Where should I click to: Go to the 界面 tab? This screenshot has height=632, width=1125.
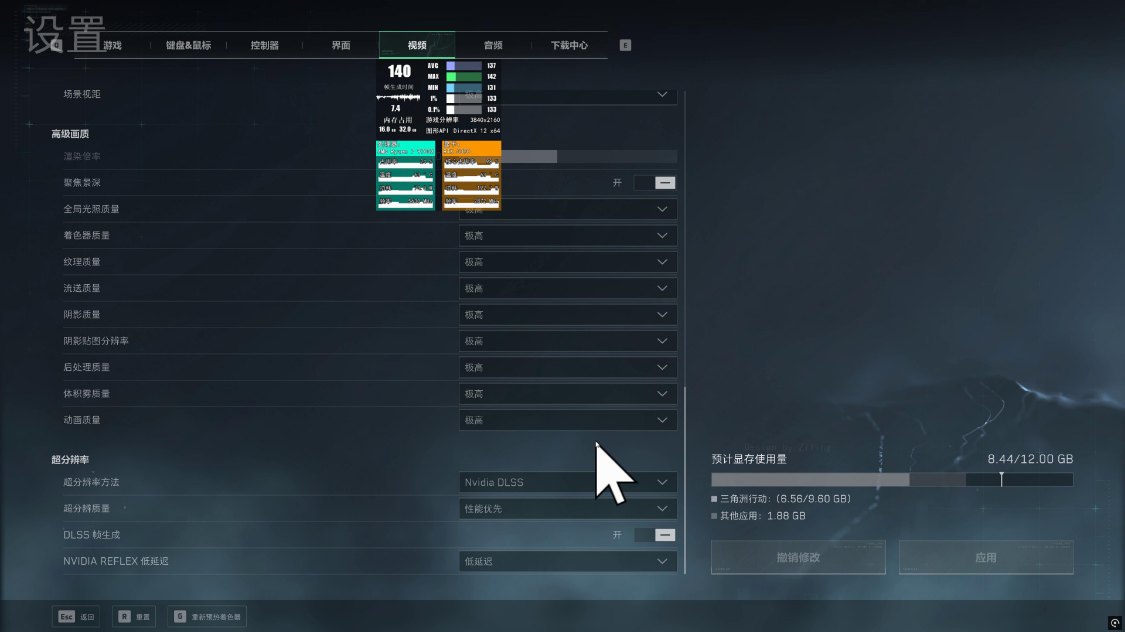(x=341, y=45)
